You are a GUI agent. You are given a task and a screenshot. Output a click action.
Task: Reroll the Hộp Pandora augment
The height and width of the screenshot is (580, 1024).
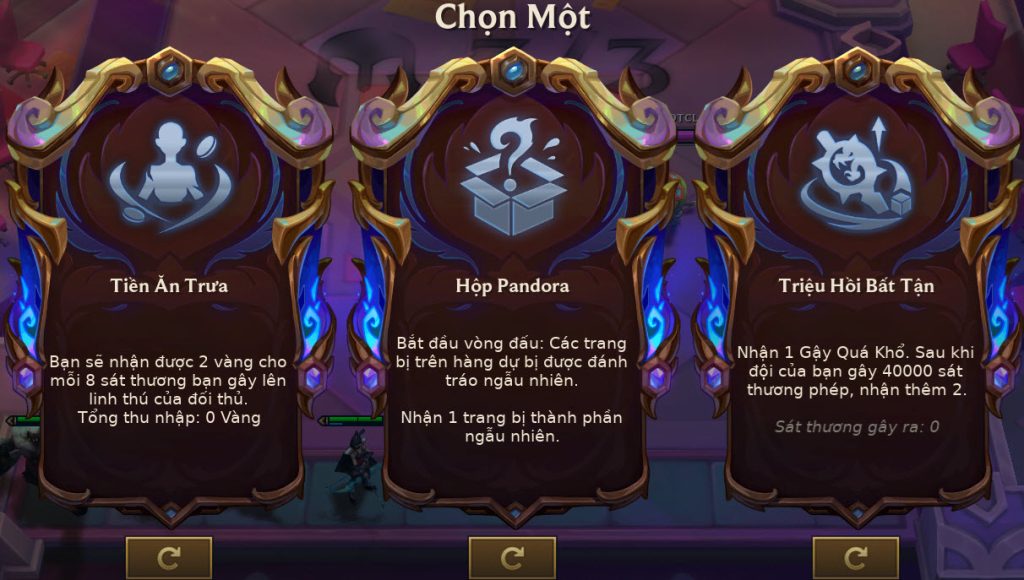click(512, 557)
